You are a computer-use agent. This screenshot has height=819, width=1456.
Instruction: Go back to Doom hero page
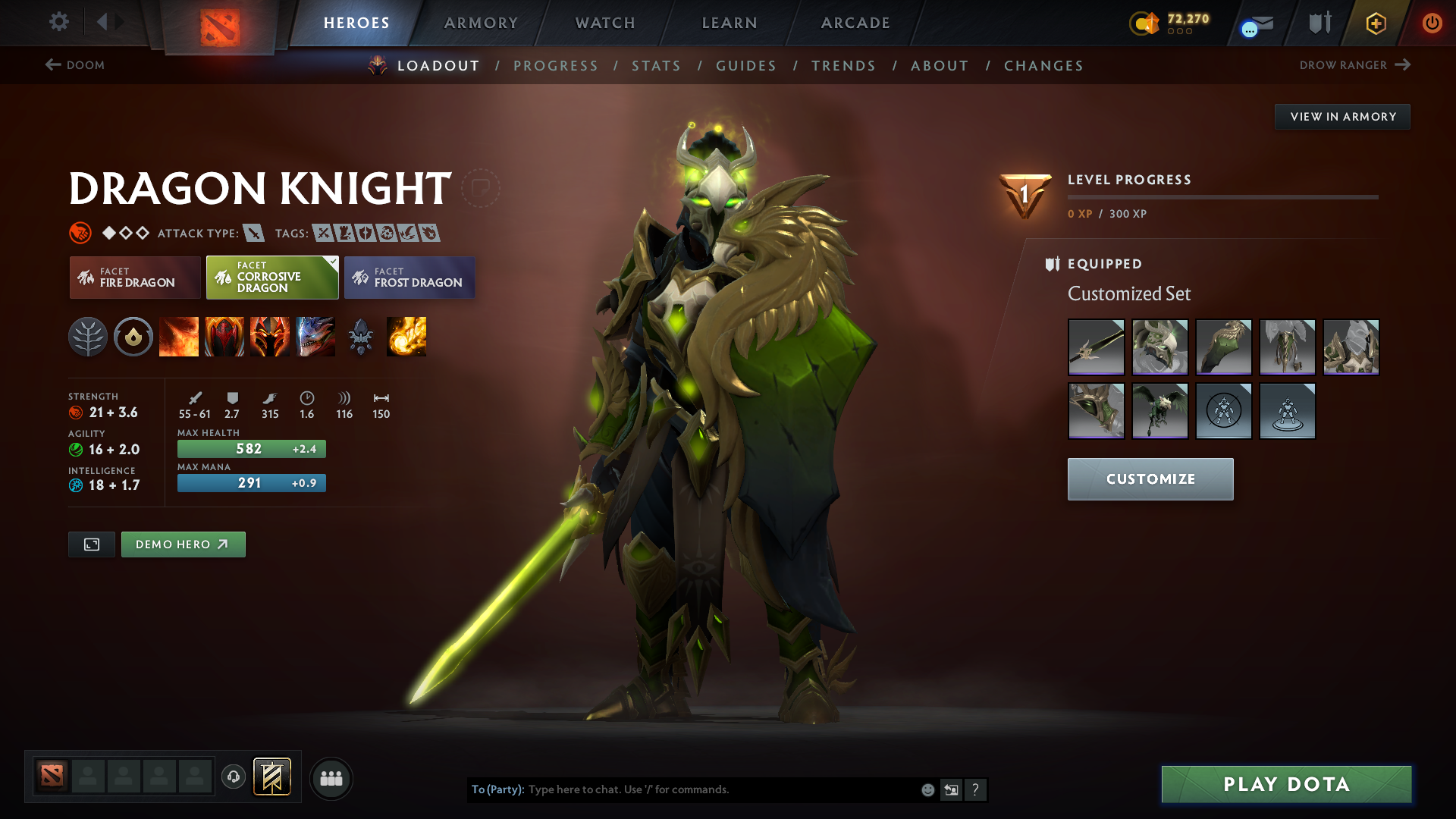(76, 65)
